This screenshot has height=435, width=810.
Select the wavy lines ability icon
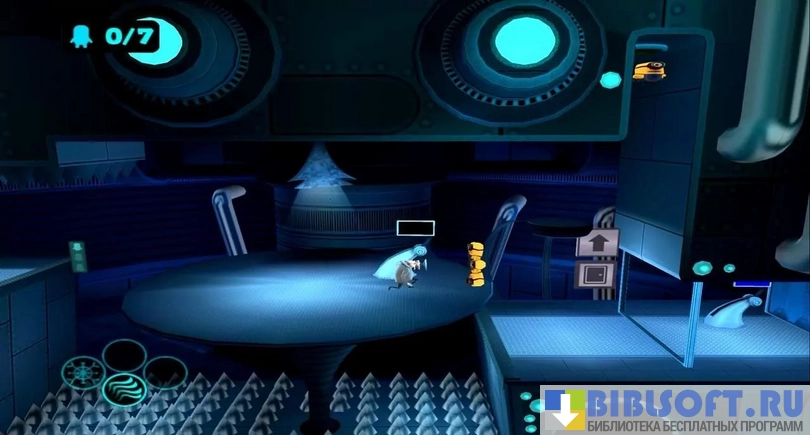(123, 388)
